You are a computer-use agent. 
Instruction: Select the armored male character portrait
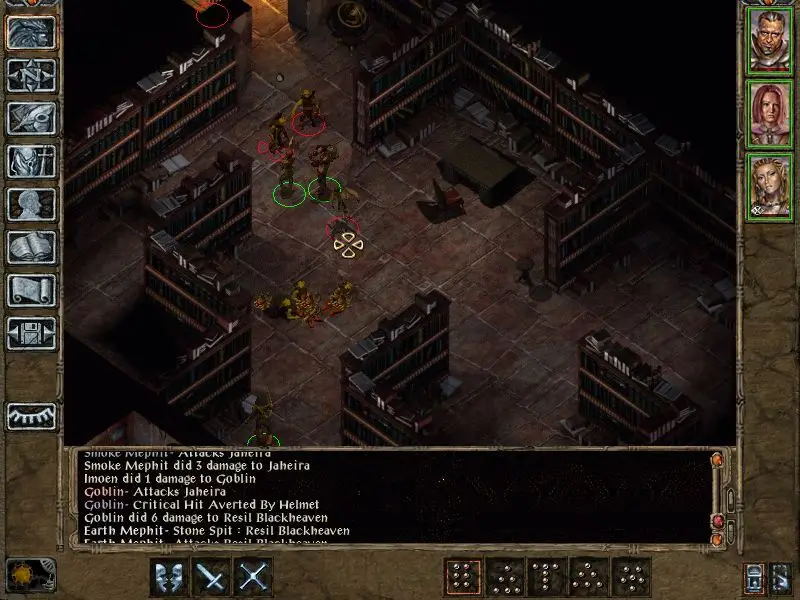tap(769, 40)
